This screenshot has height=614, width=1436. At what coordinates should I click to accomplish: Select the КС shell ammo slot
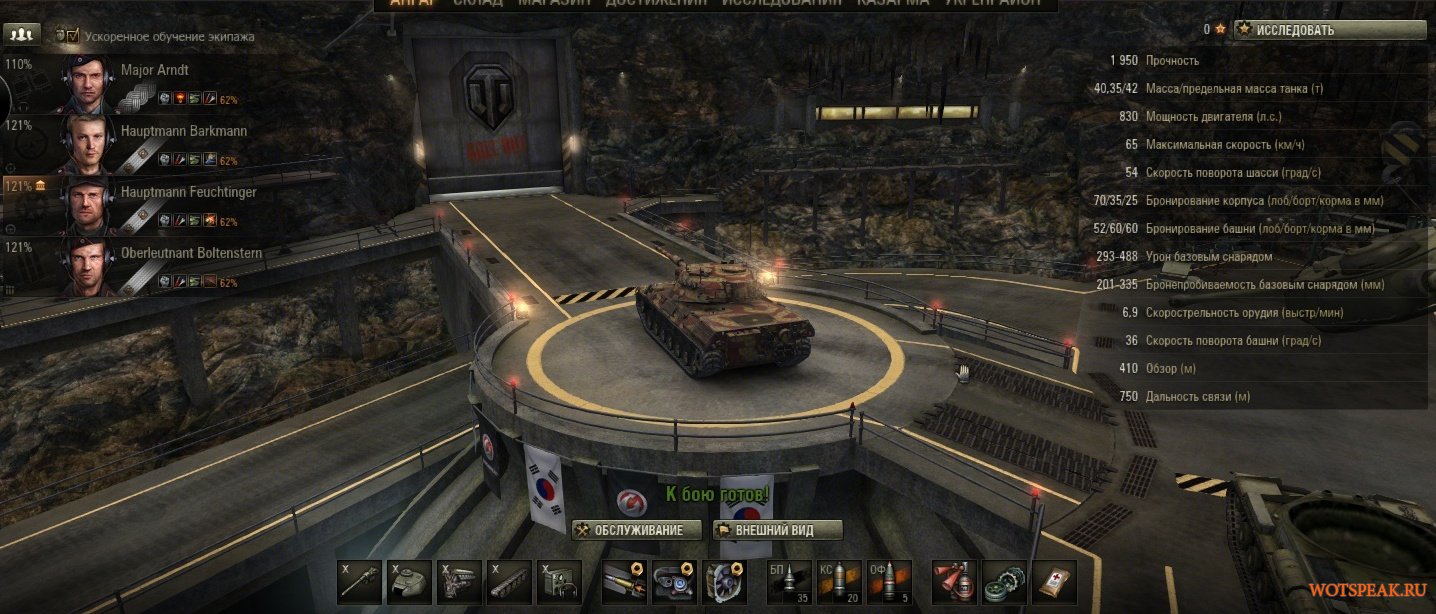(839, 582)
